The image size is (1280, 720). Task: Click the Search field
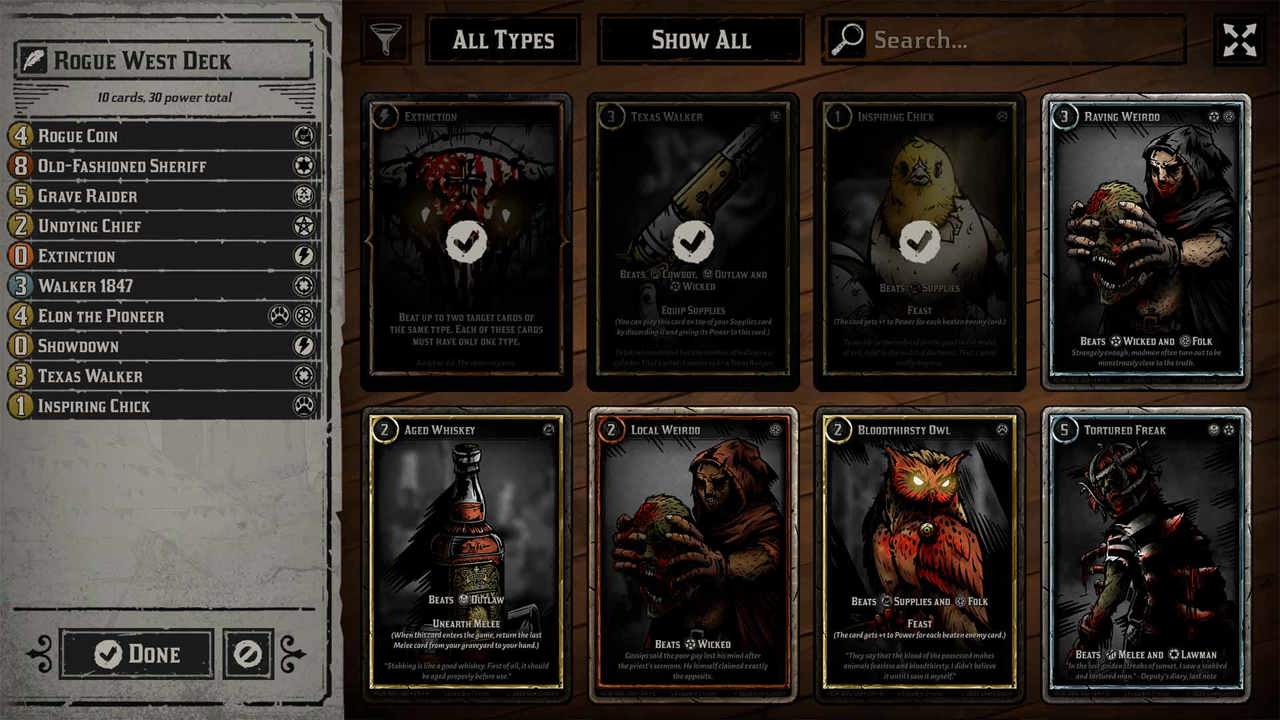click(x=1005, y=40)
